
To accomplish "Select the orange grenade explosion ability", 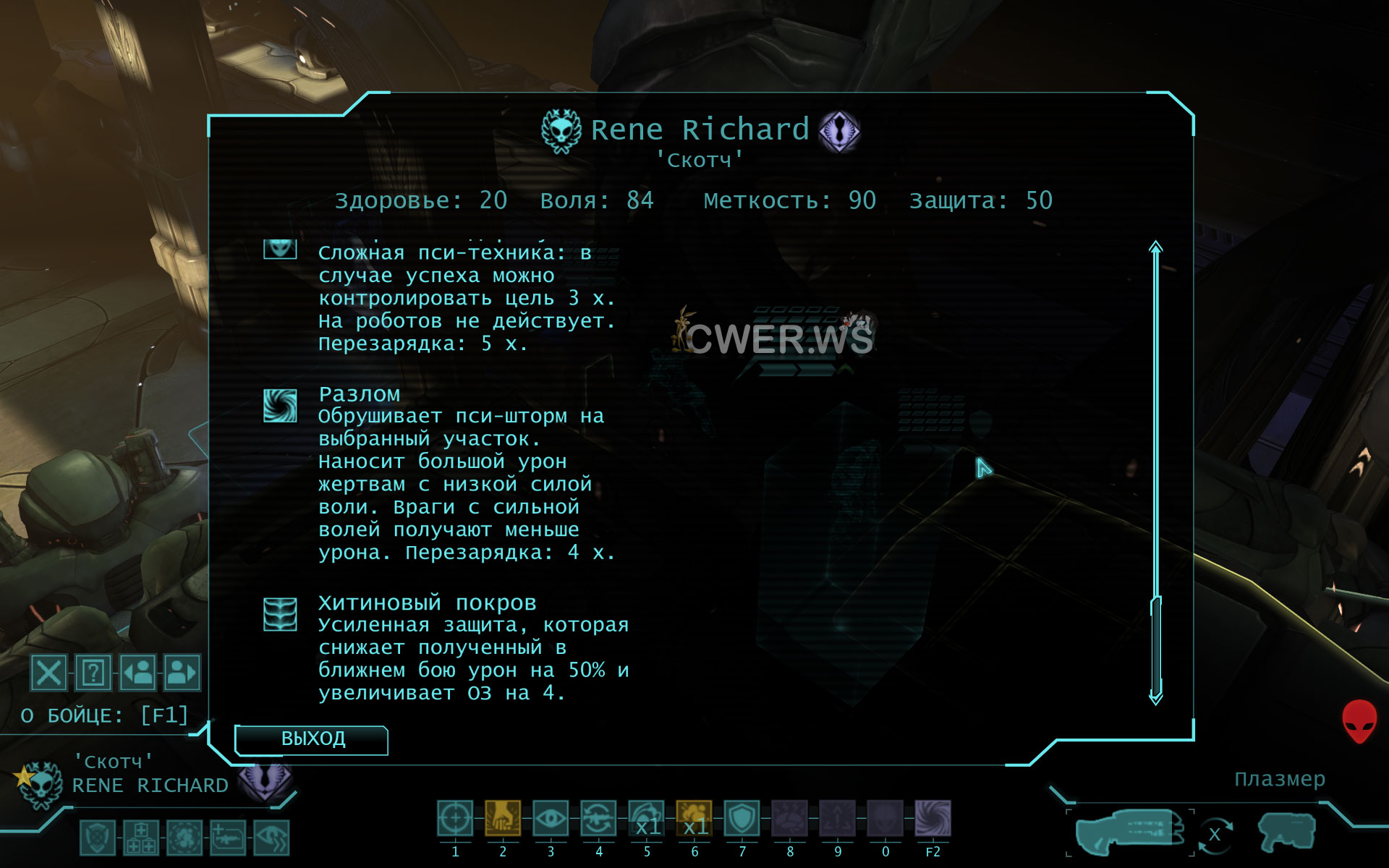I will (694, 819).
